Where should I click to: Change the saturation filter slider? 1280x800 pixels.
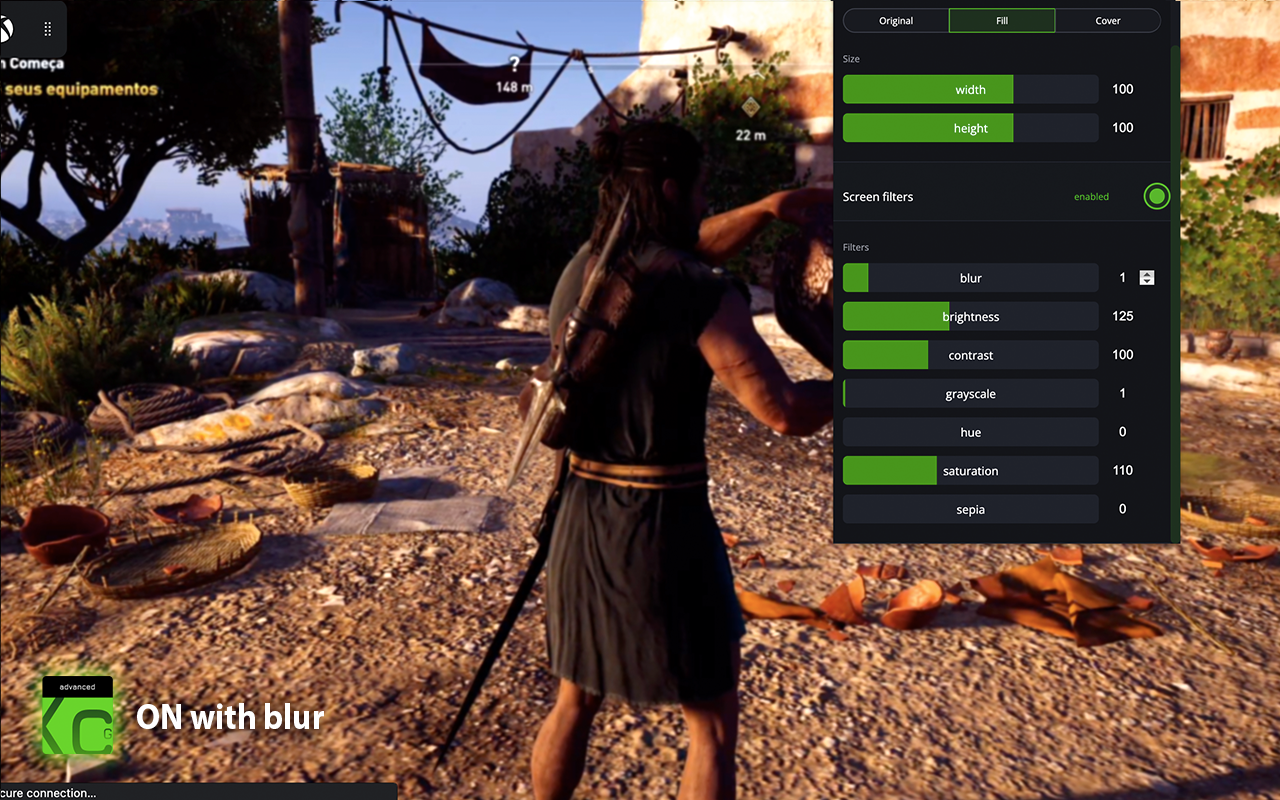coord(970,471)
